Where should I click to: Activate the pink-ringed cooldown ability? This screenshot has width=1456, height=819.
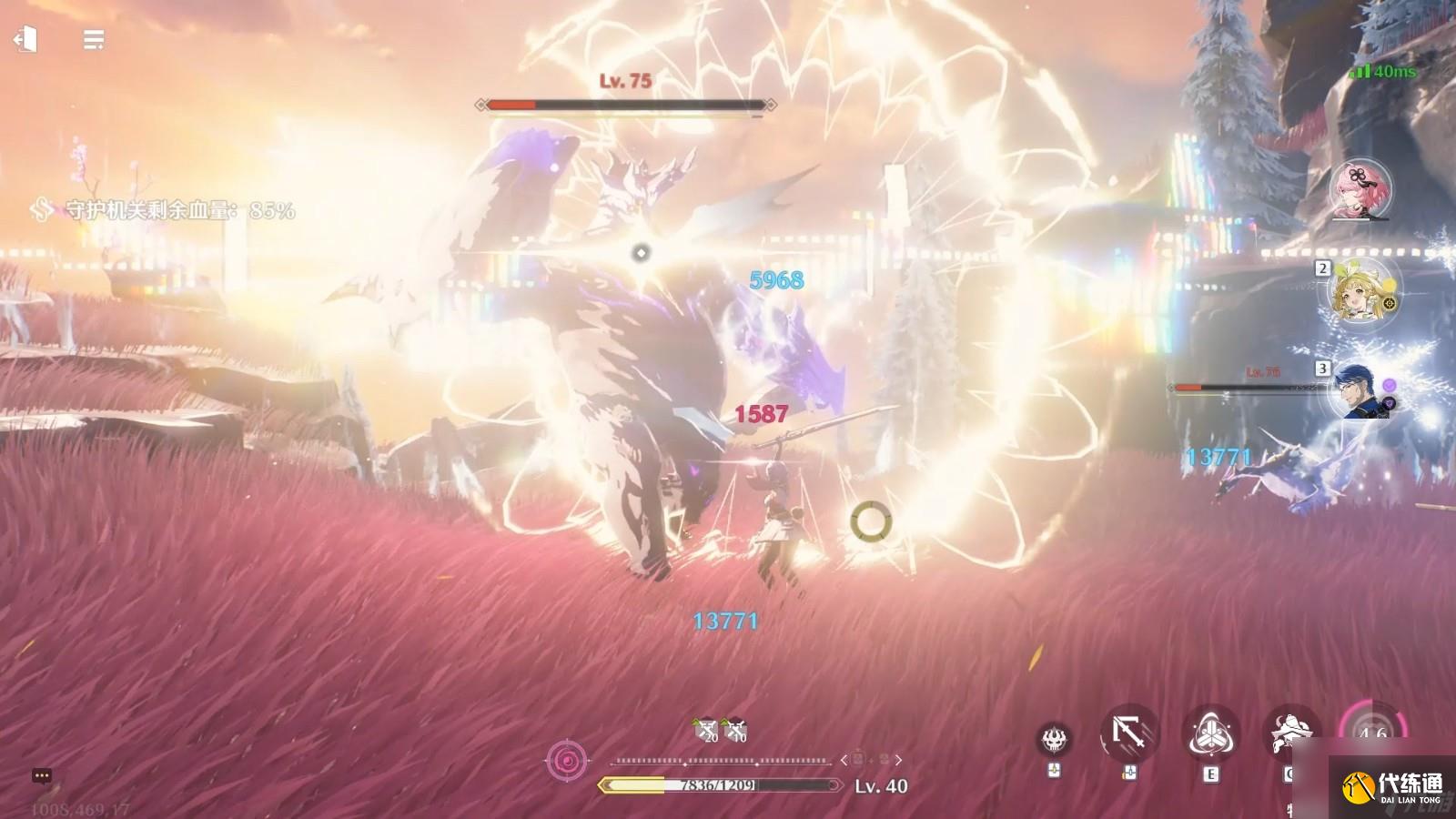click(x=1372, y=732)
